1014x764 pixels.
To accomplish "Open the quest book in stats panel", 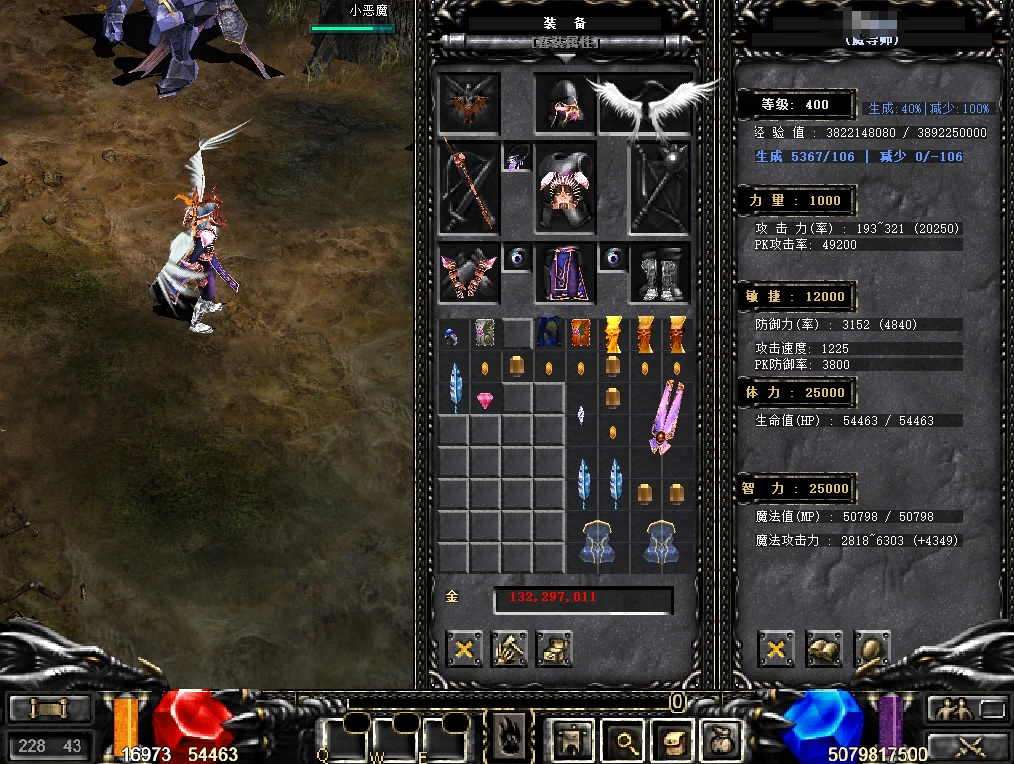I will pos(823,649).
